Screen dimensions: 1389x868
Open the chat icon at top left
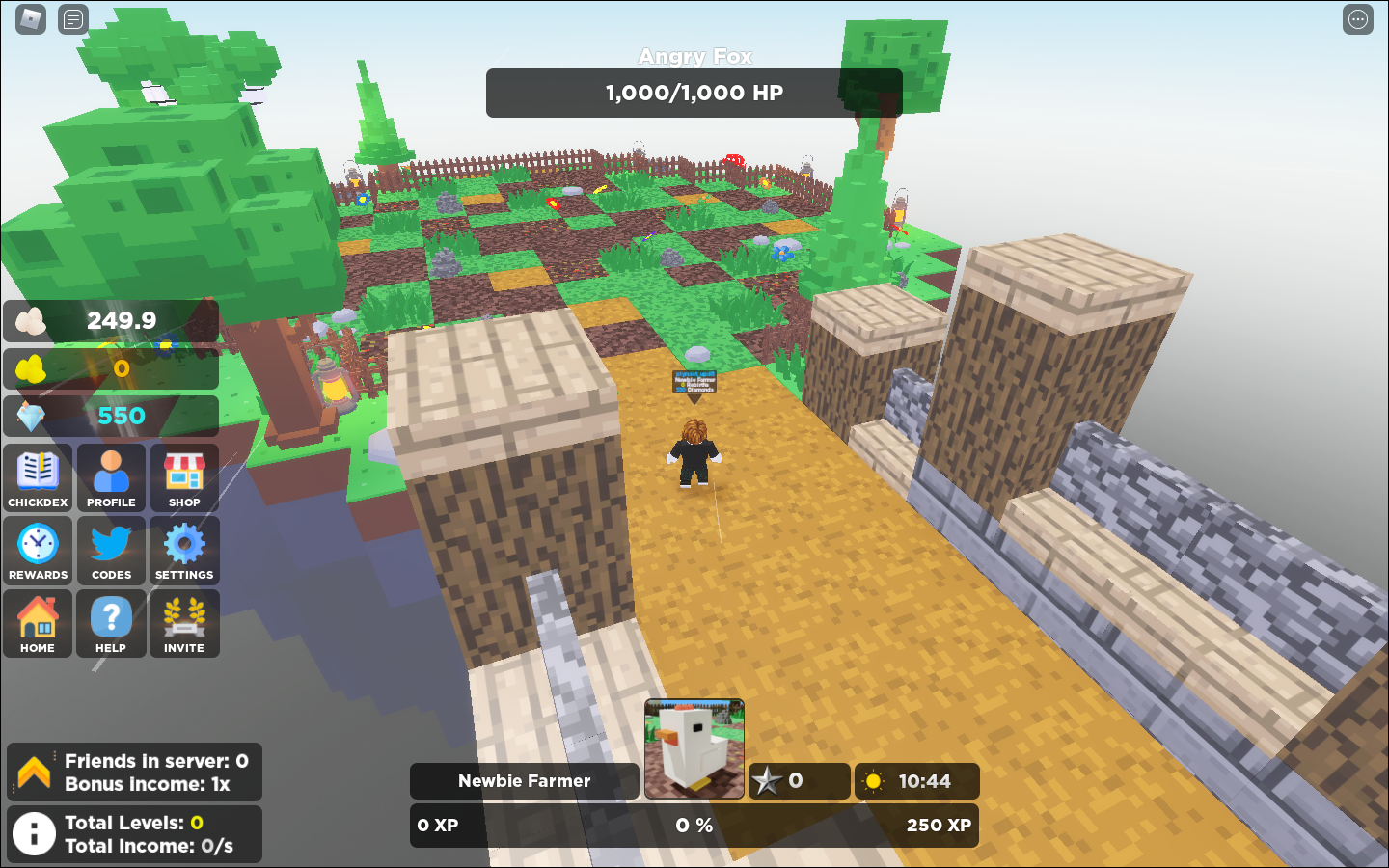click(x=71, y=18)
